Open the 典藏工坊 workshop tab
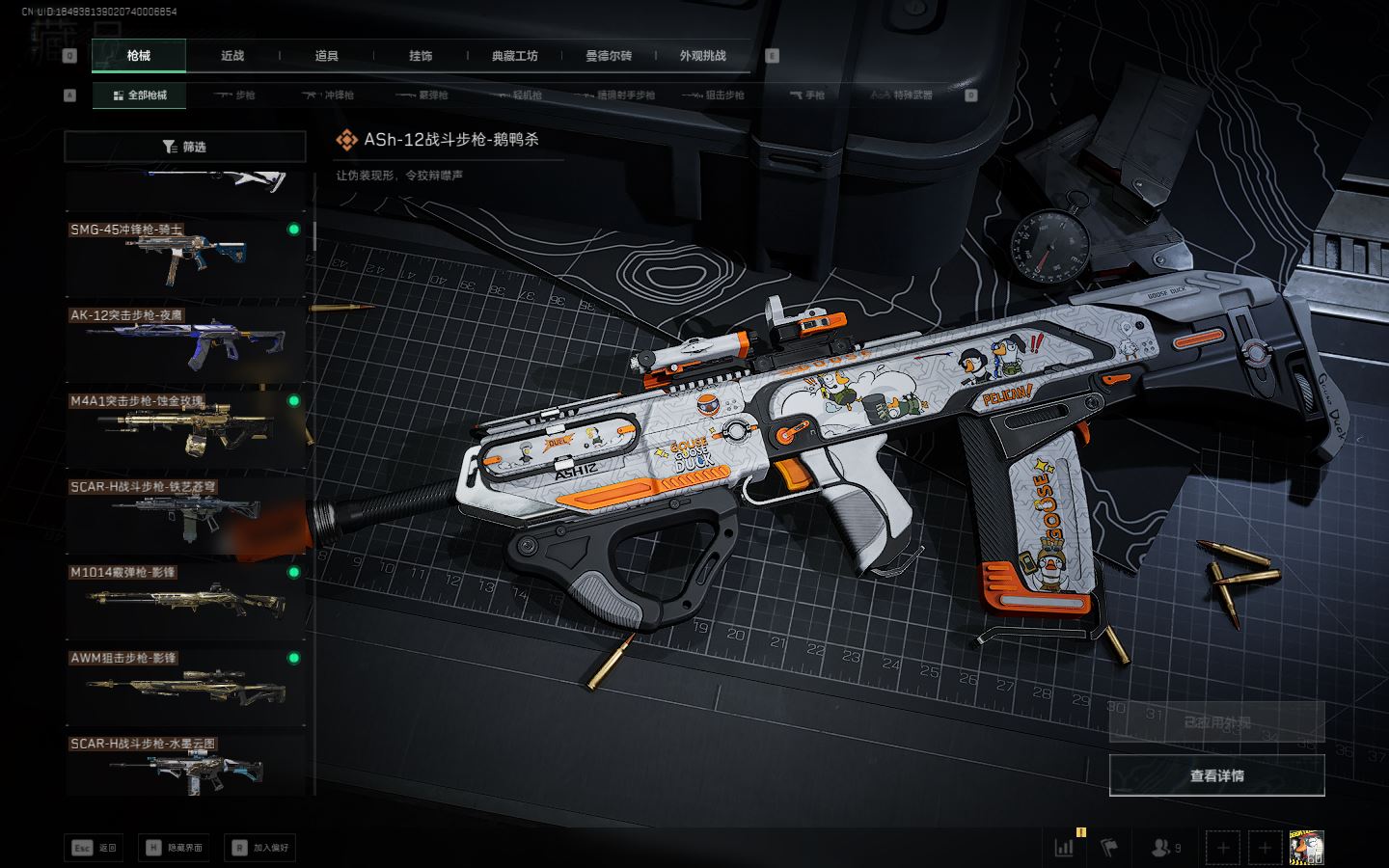This screenshot has width=1389, height=868. point(514,56)
